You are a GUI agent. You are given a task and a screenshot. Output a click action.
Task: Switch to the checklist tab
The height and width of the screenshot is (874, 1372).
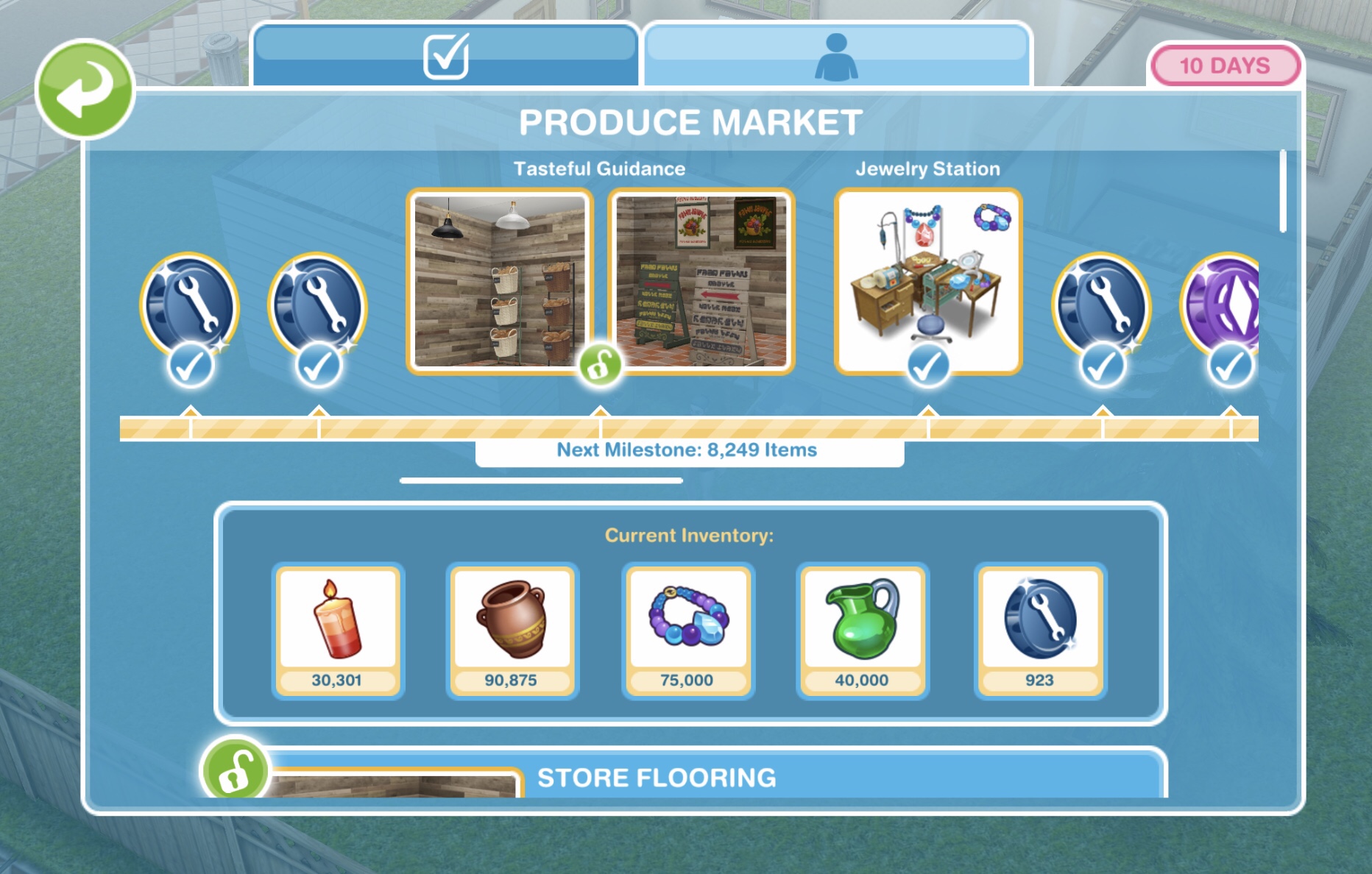(445, 55)
